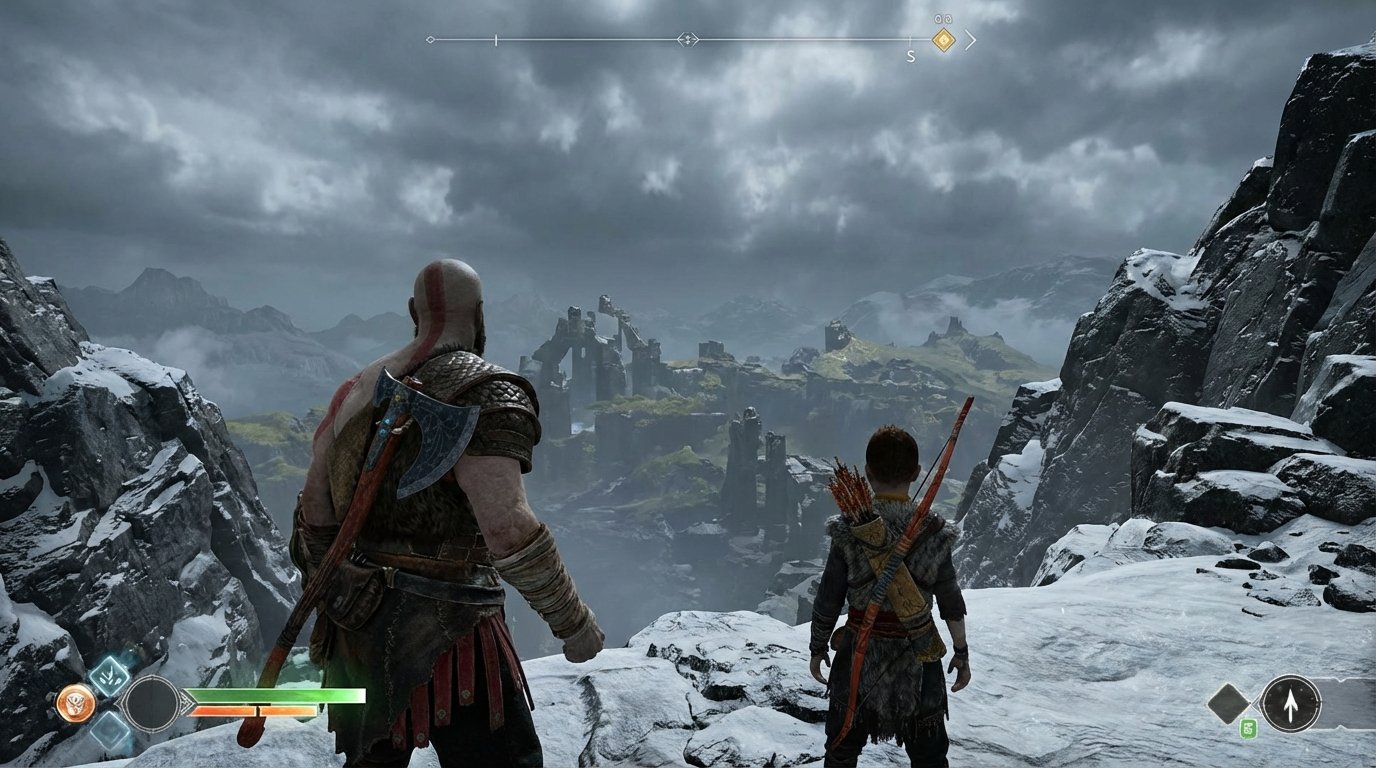Click the golden quest waypoint diamond on bearing bar
This screenshot has width=1376, height=768.
(x=943, y=40)
